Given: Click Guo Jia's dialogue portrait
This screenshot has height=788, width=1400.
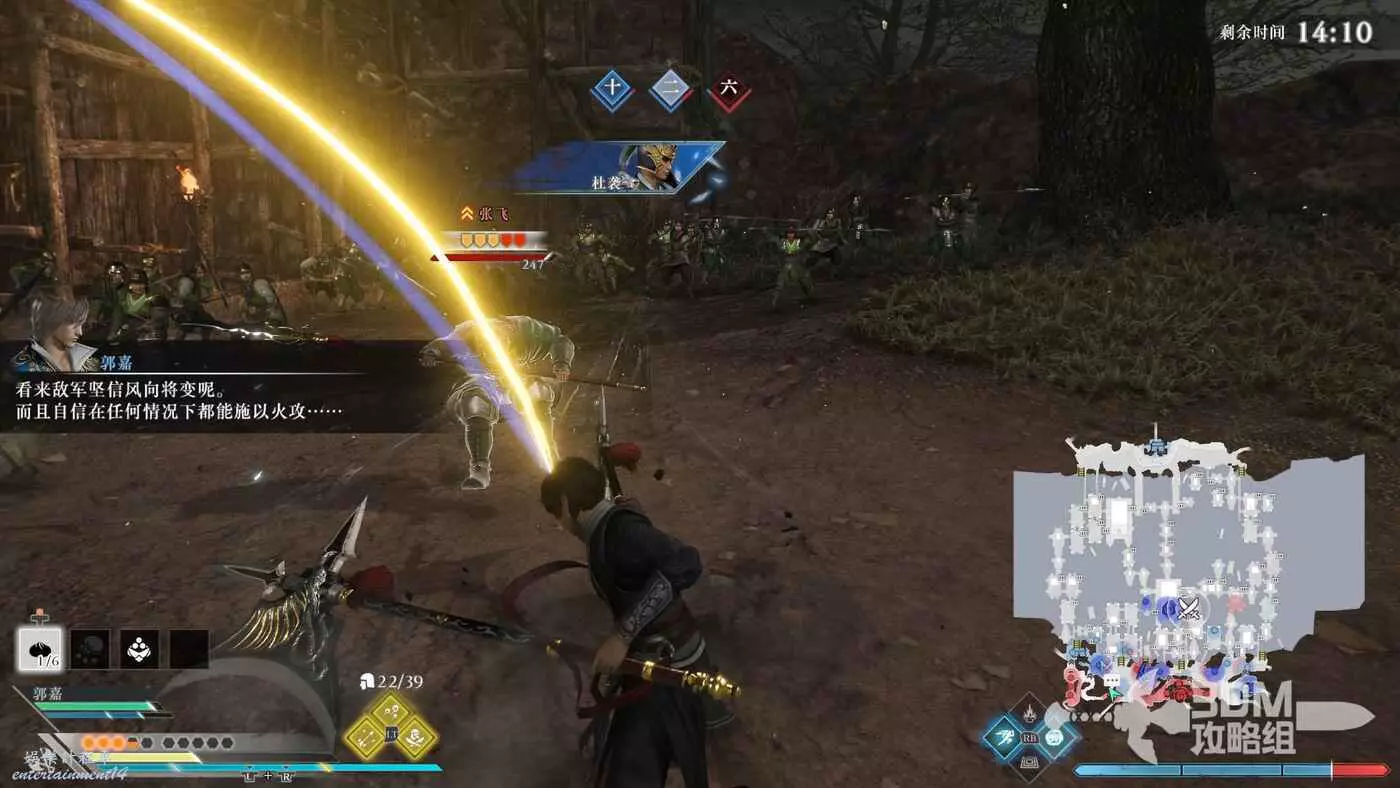Looking at the screenshot, I should [x=55, y=317].
